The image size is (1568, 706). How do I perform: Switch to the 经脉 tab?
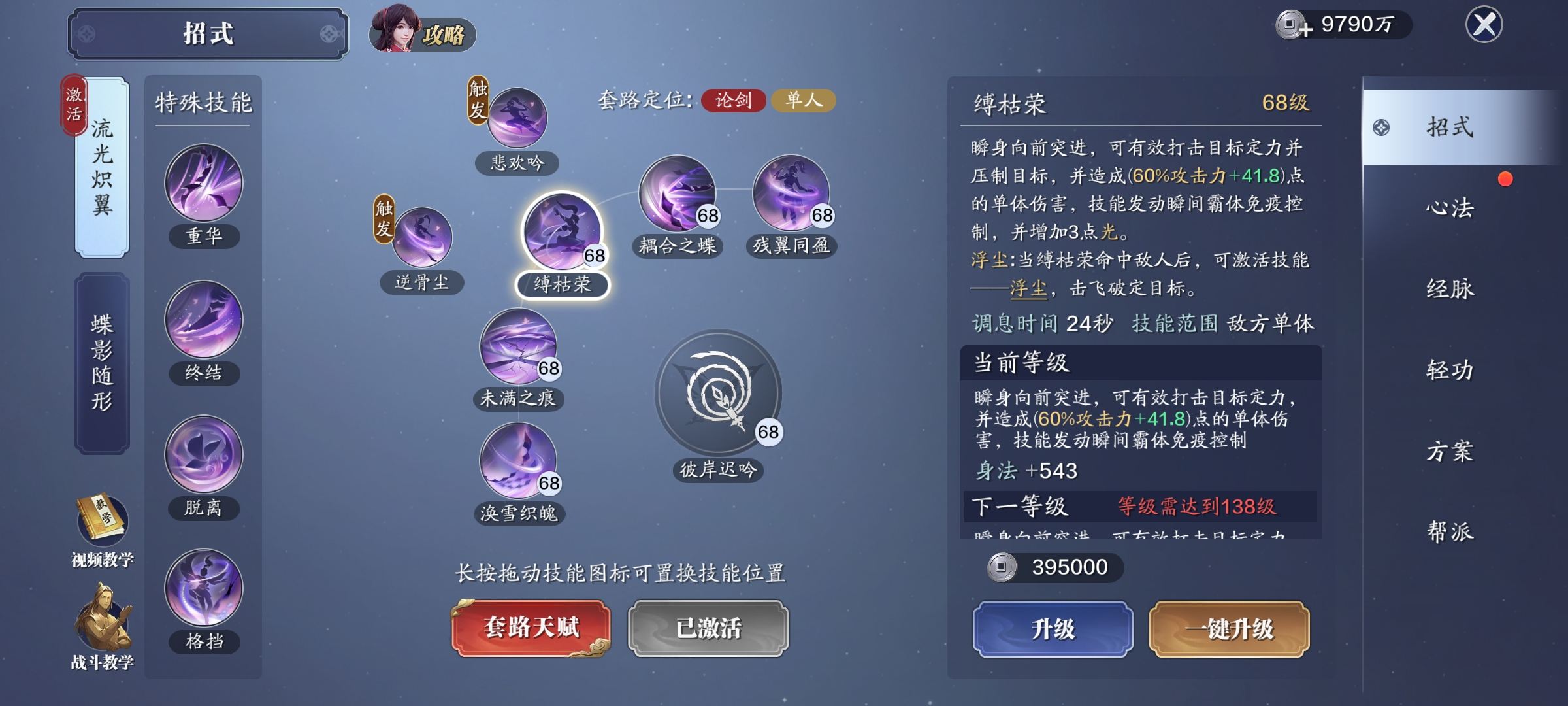pos(1449,289)
